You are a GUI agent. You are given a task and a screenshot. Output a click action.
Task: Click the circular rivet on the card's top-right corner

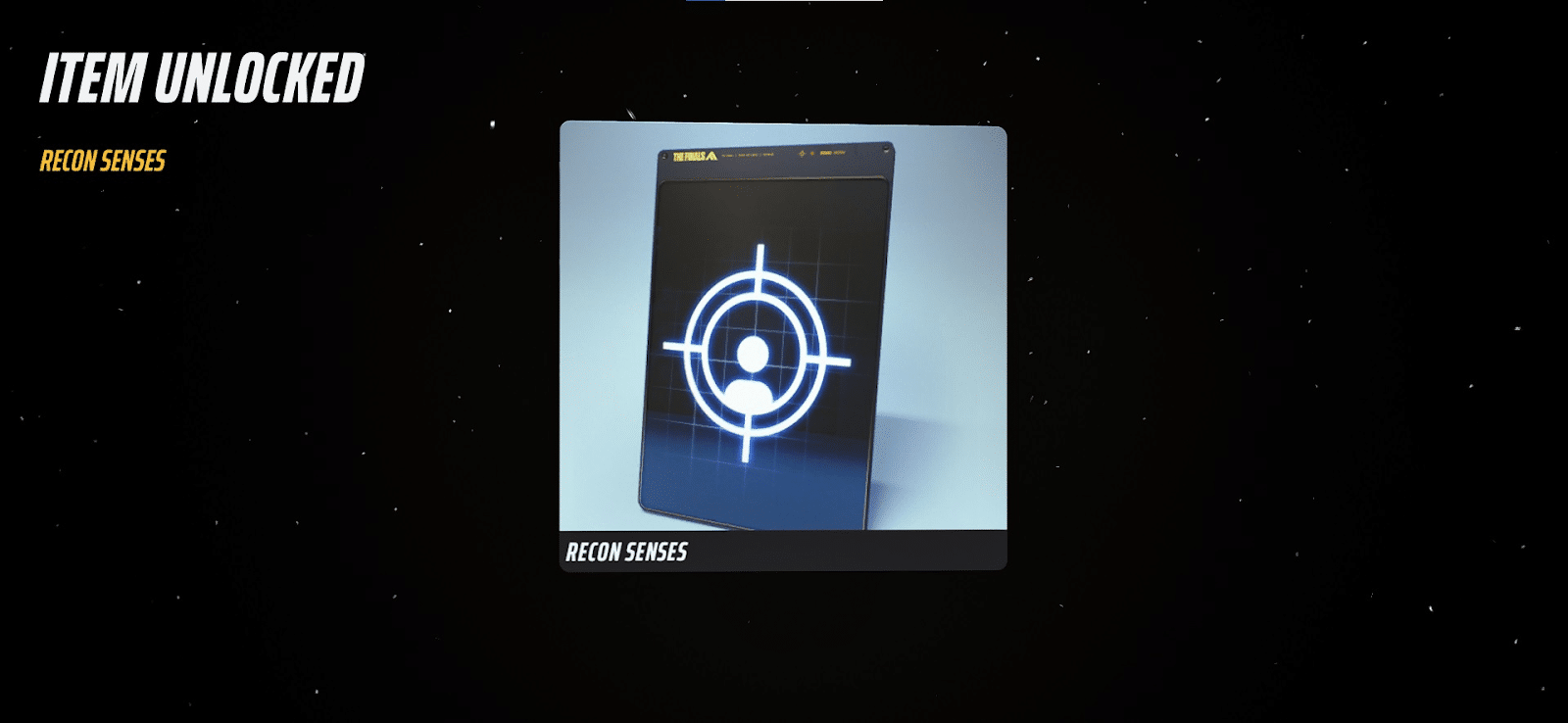pyautogui.click(x=886, y=150)
